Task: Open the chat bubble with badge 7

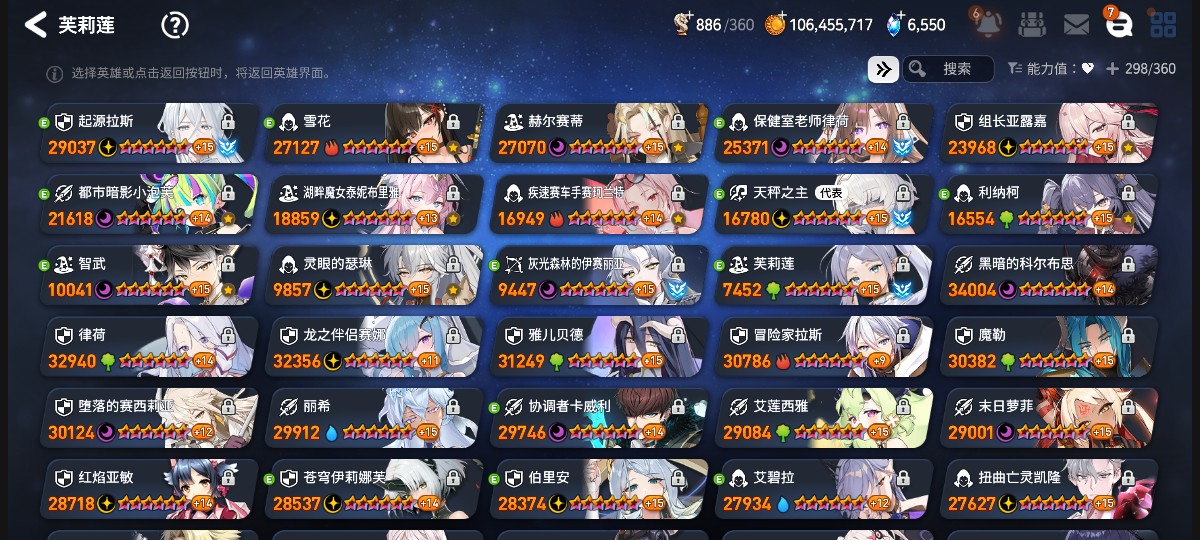Action: [x=1119, y=25]
